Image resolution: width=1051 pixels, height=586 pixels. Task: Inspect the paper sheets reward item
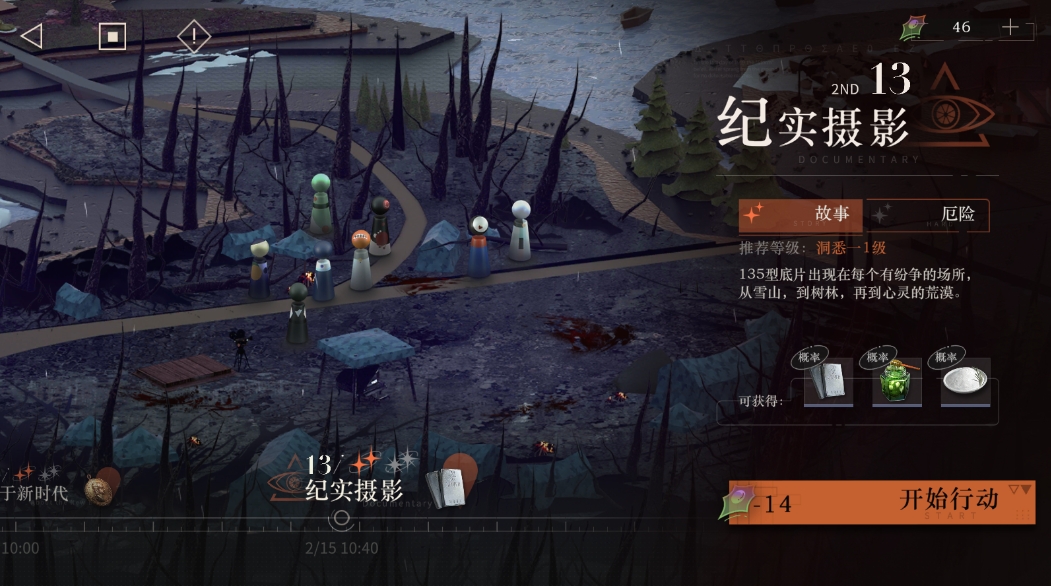click(x=828, y=382)
